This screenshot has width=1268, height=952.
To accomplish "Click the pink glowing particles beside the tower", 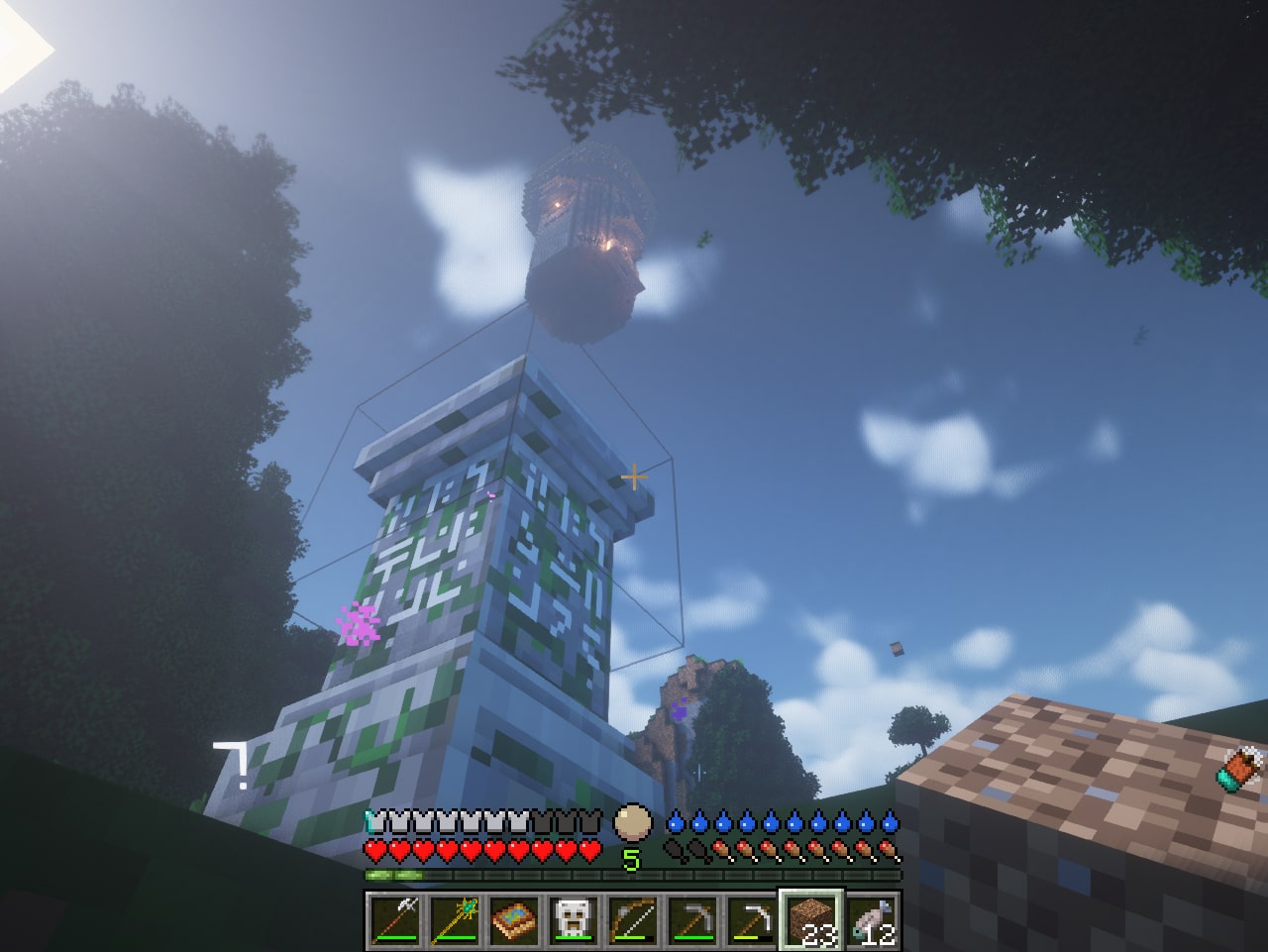I will tap(360, 623).
